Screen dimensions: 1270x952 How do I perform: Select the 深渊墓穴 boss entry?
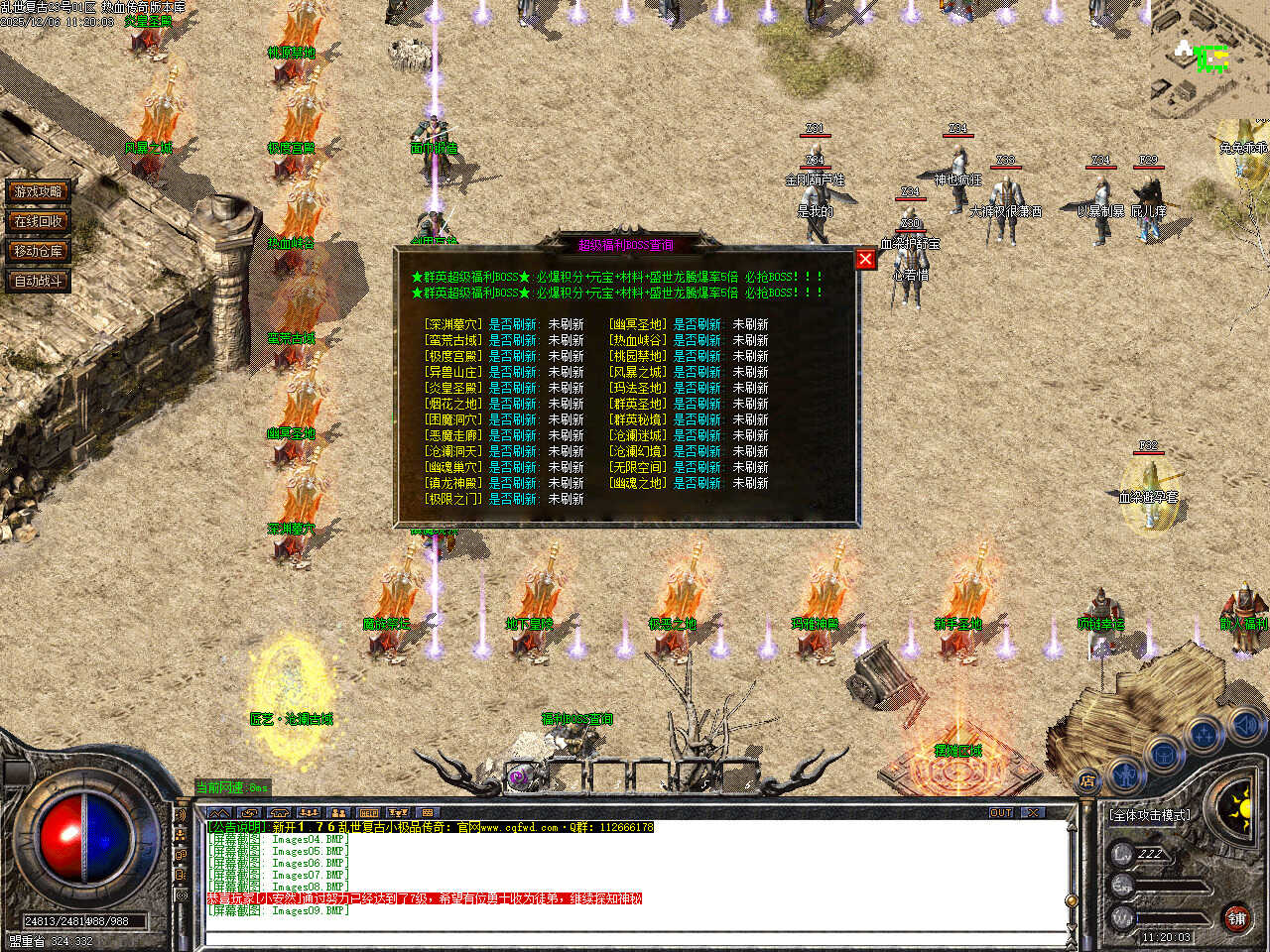click(453, 324)
